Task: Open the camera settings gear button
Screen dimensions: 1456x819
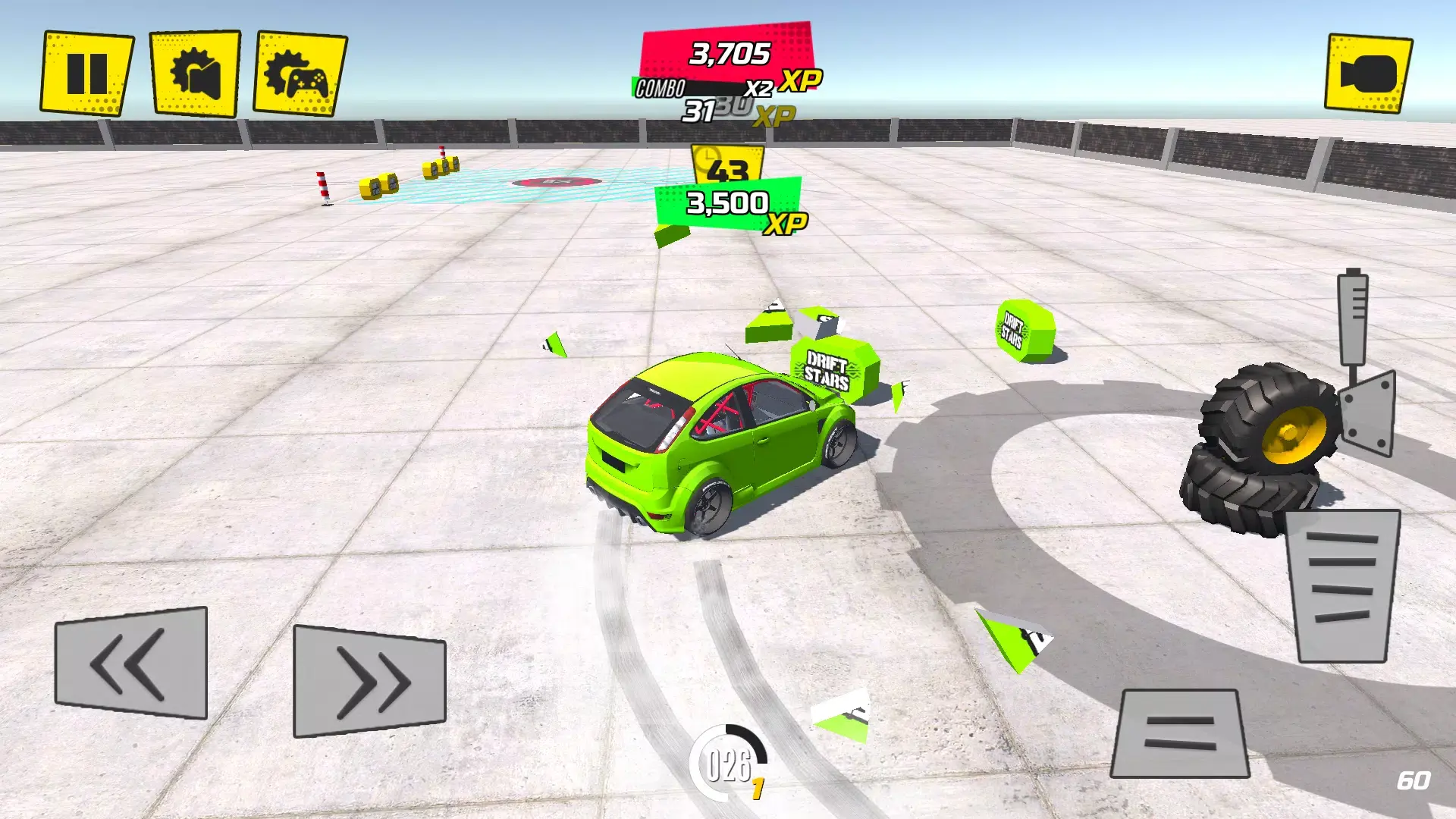Action: coord(196,73)
